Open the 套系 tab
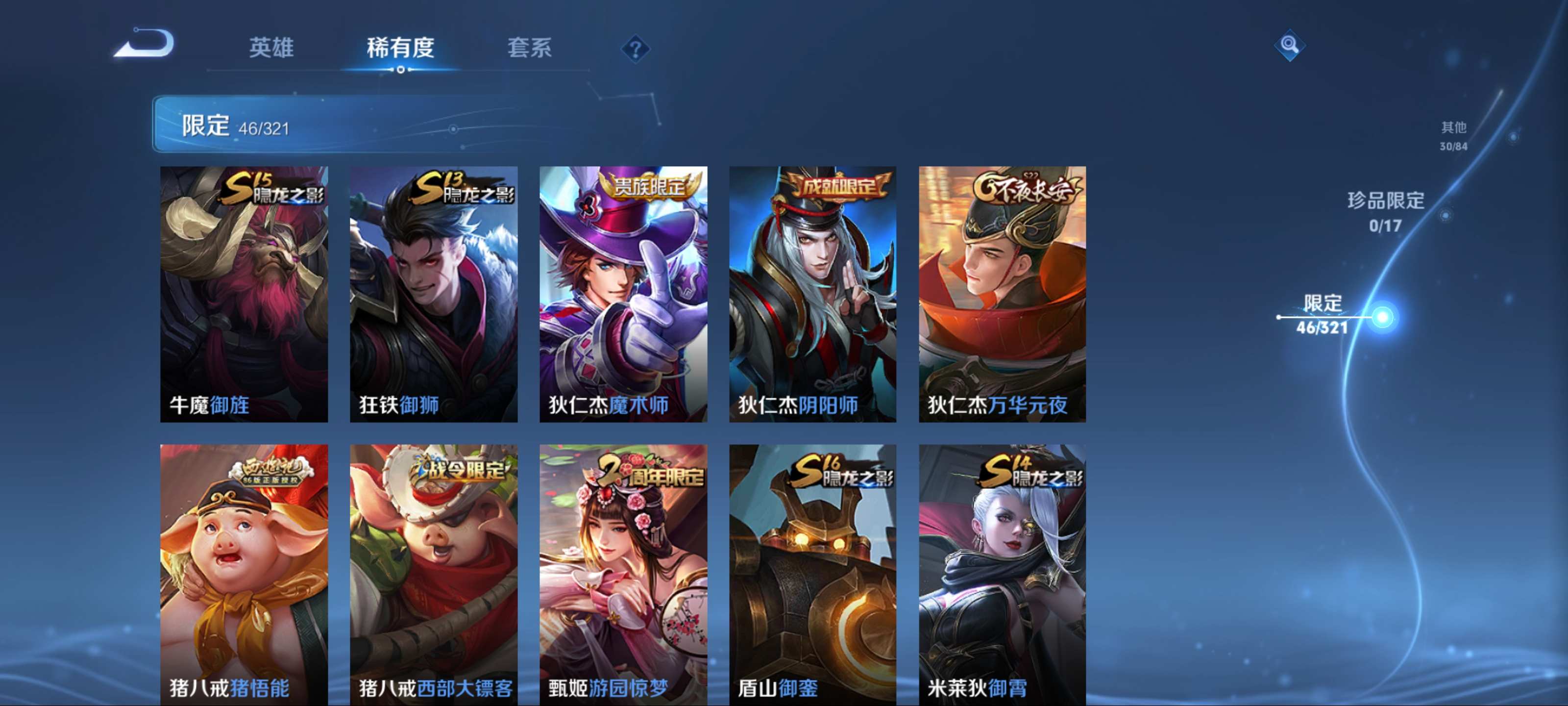This screenshot has height=706, width=1568. point(529,48)
